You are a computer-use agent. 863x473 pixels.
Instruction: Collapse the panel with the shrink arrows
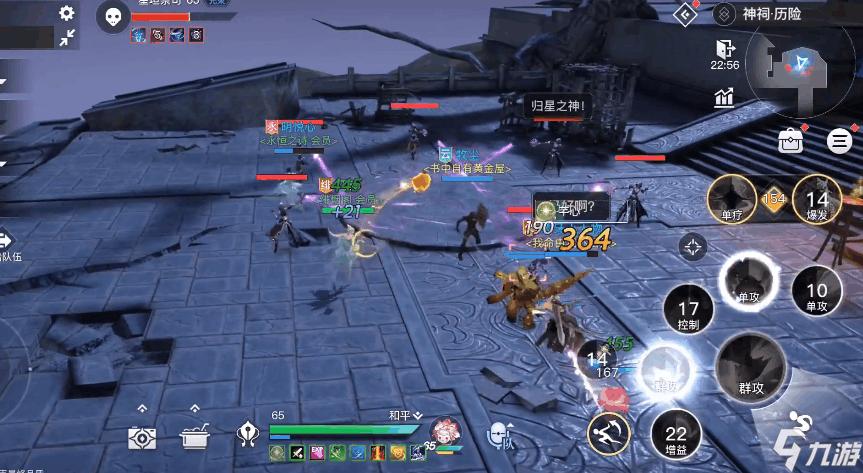[x=67, y=38]
